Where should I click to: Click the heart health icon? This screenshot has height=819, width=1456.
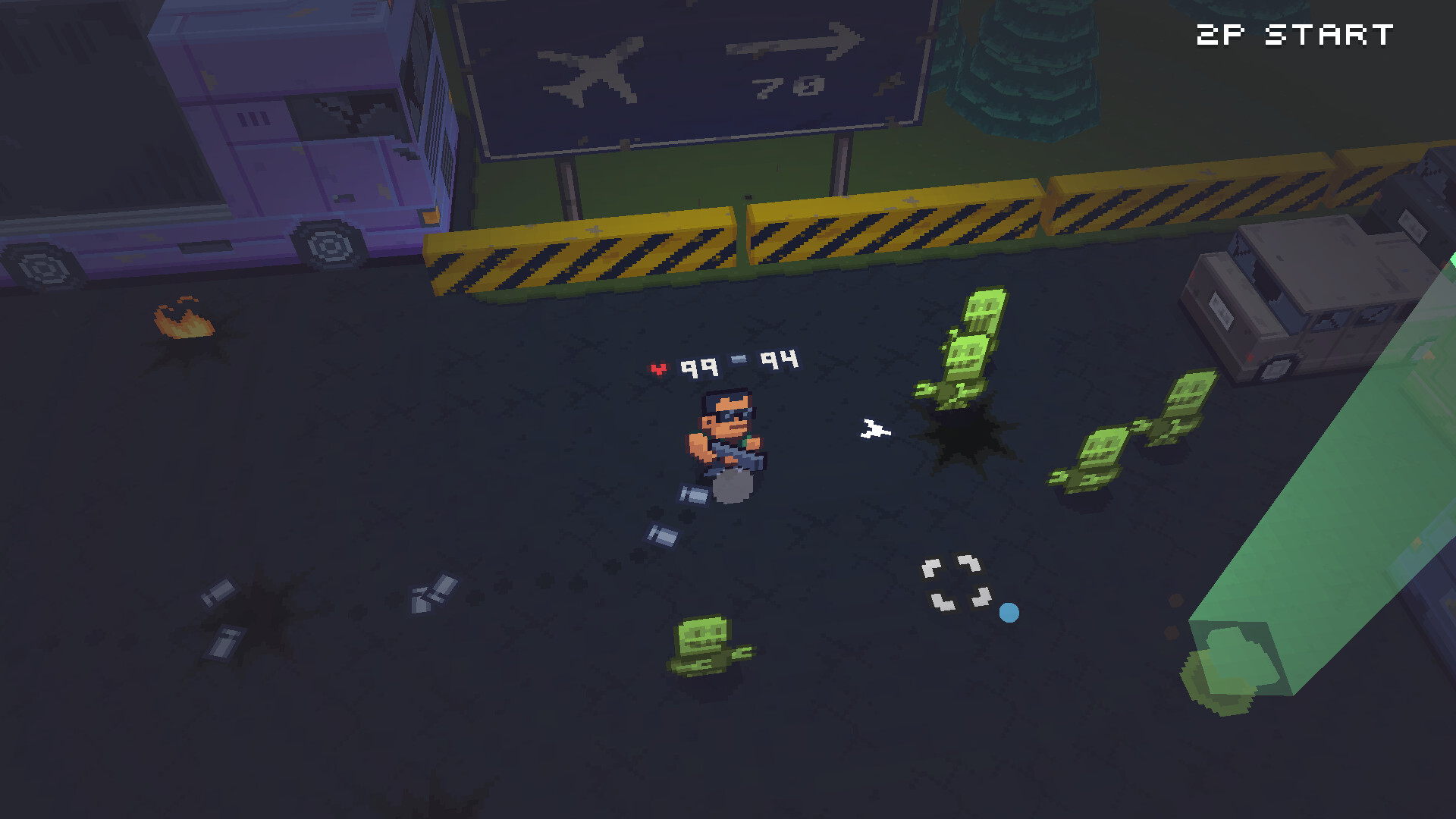tap(659, 365)
